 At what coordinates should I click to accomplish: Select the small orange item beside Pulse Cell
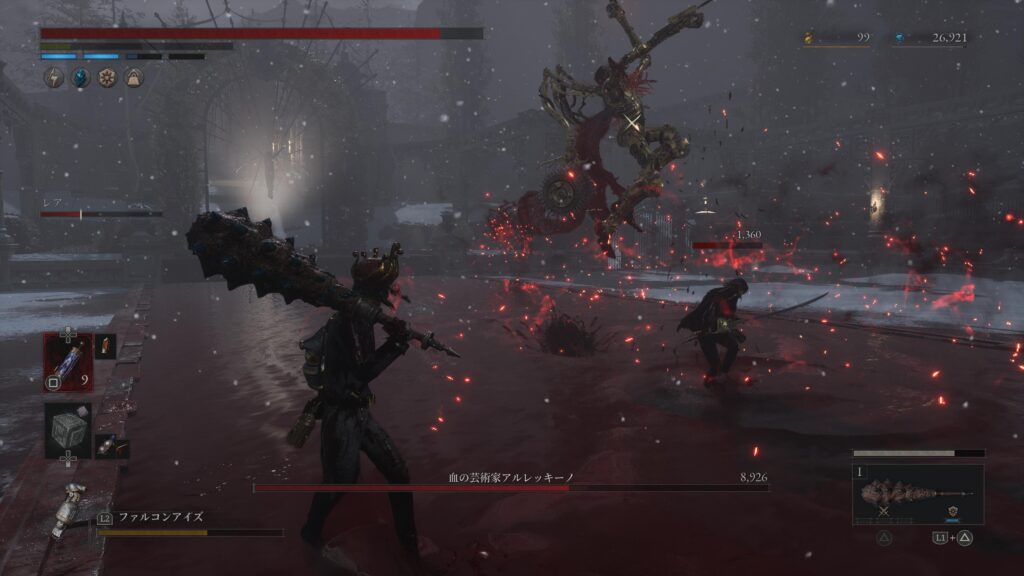(105, 346)
